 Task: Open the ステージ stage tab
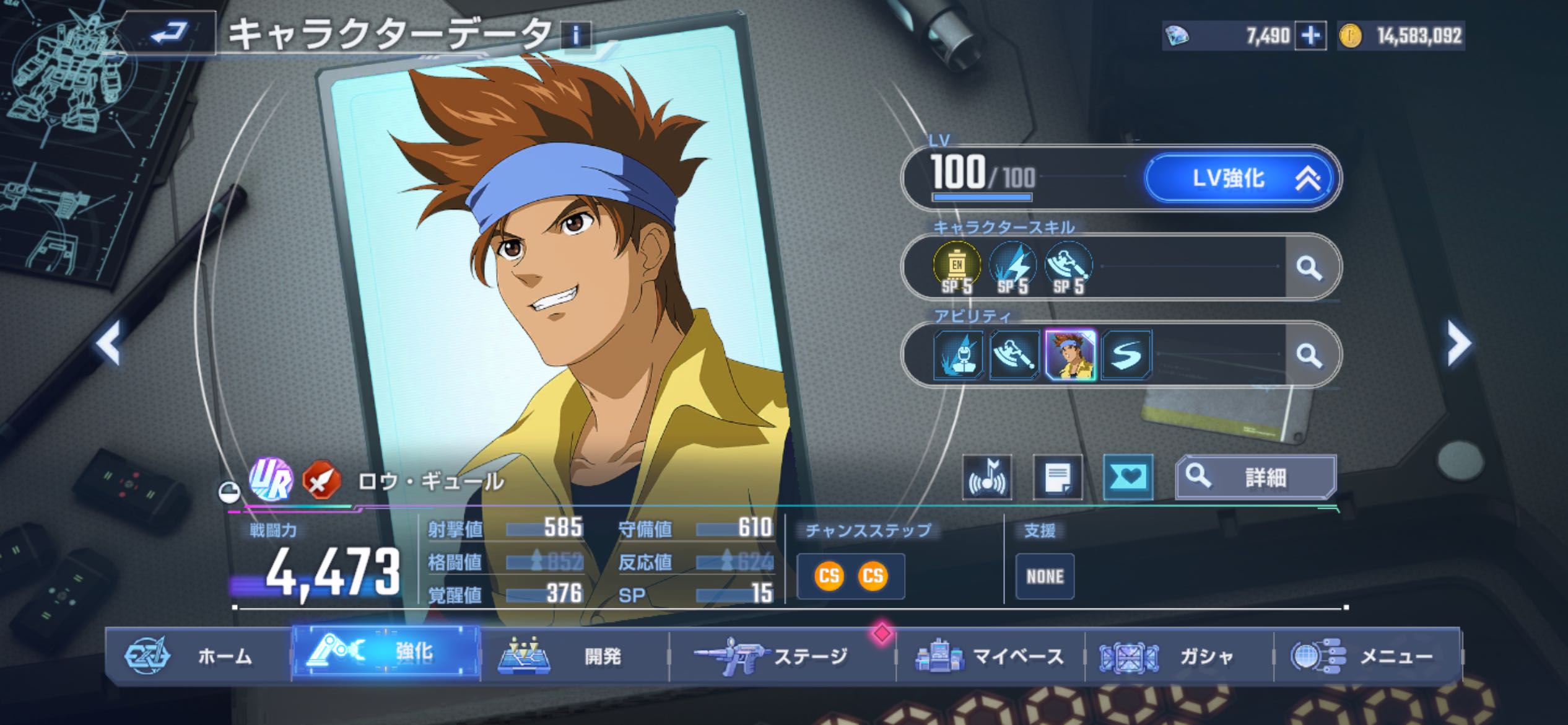click(x=782, y=656)
